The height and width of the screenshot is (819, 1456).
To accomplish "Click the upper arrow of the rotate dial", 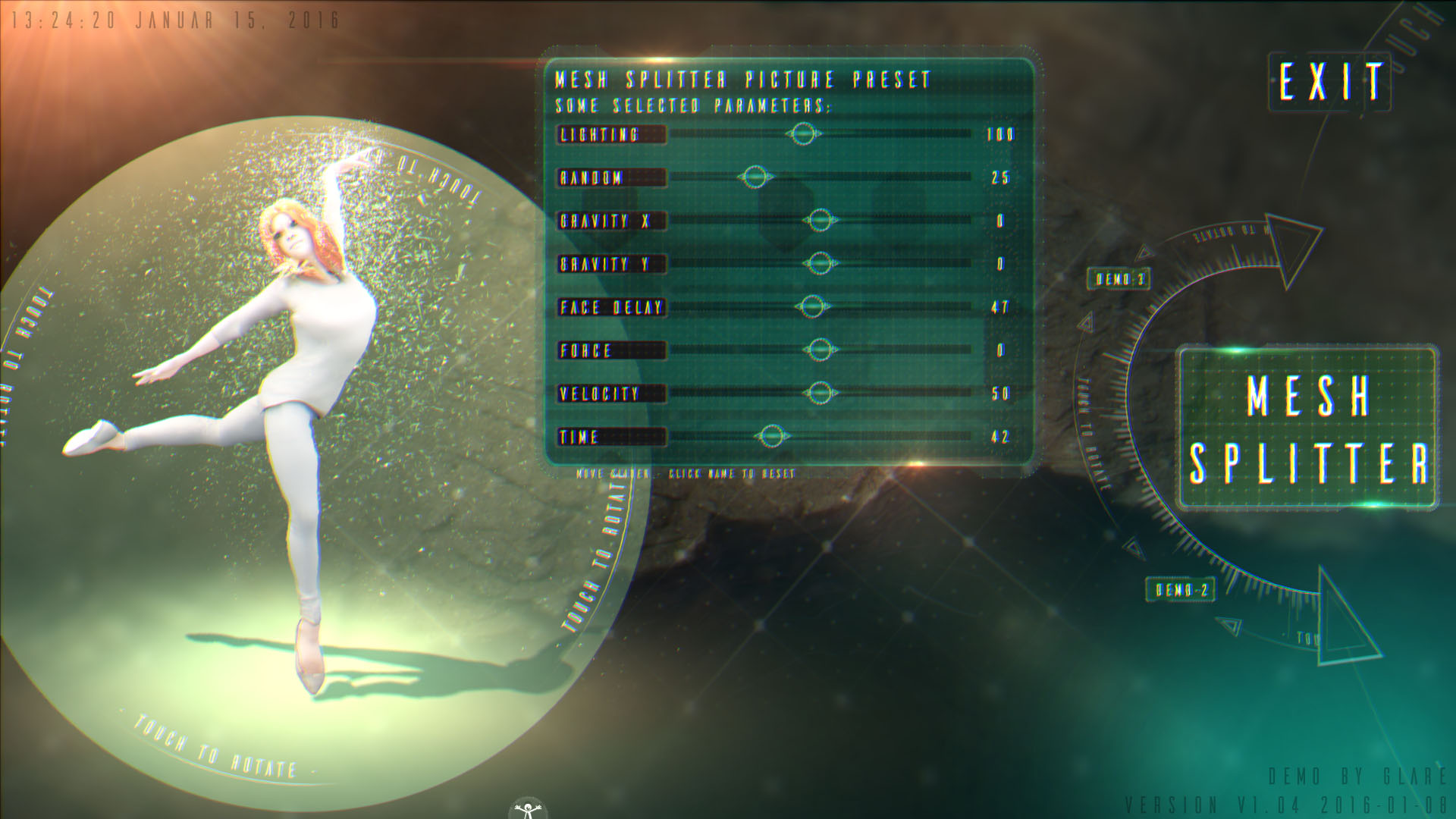I will point(1293,246).
